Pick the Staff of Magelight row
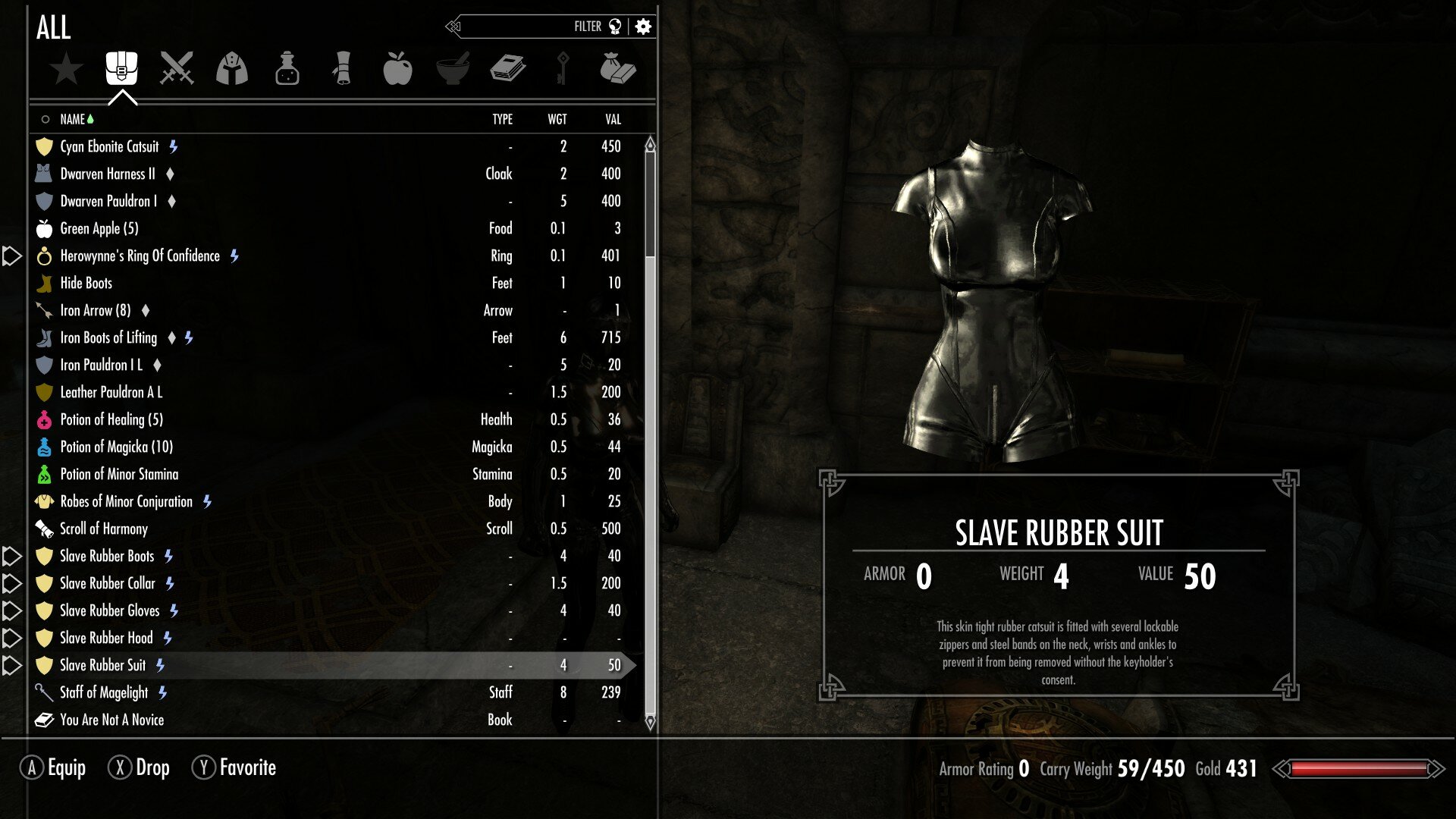The image size is (1456, 819). click(104, 692)
